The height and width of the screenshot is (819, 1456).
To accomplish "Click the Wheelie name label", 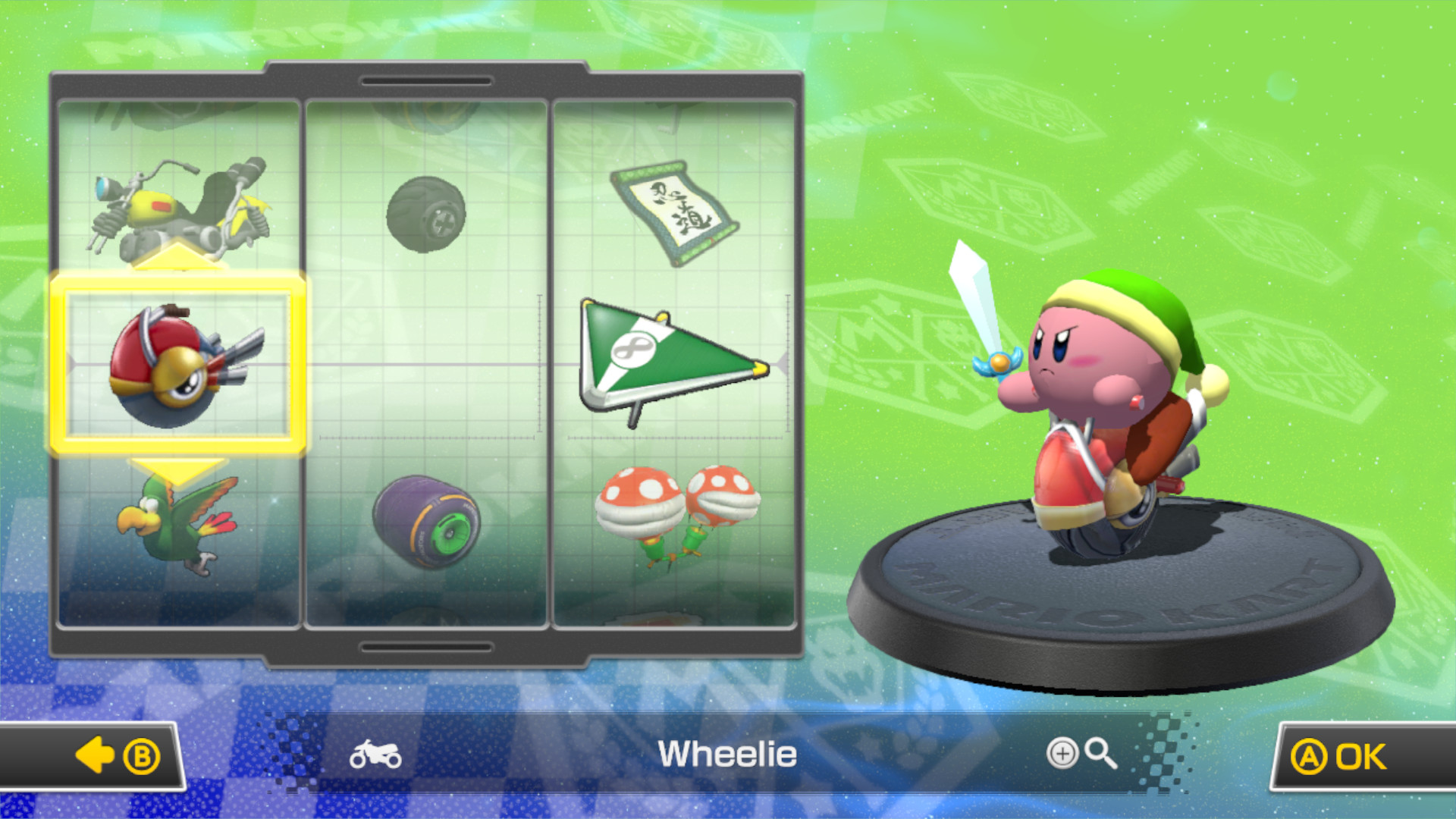I will [727, 753].
